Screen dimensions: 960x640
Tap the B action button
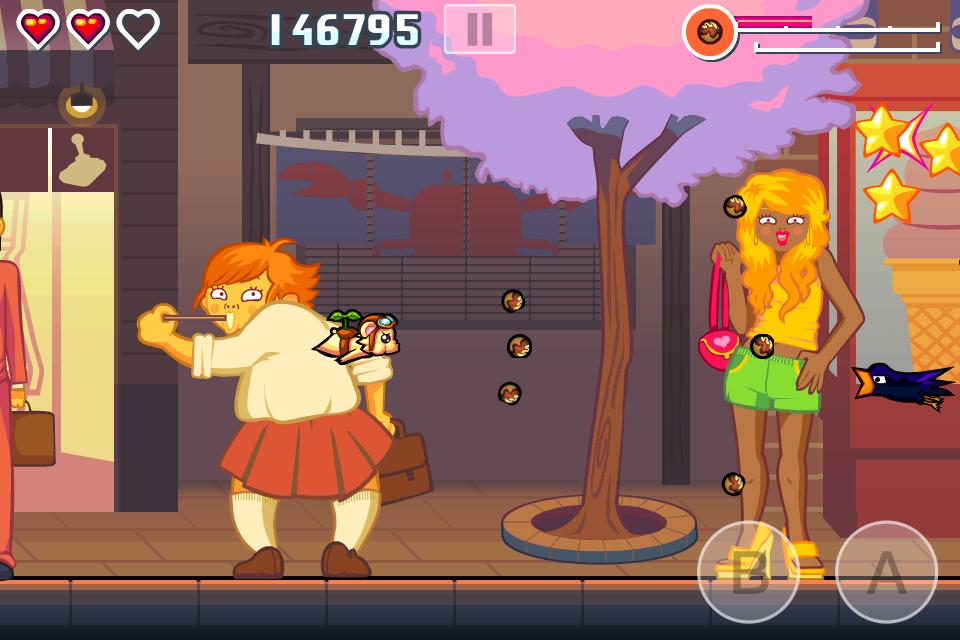(748, 572)
